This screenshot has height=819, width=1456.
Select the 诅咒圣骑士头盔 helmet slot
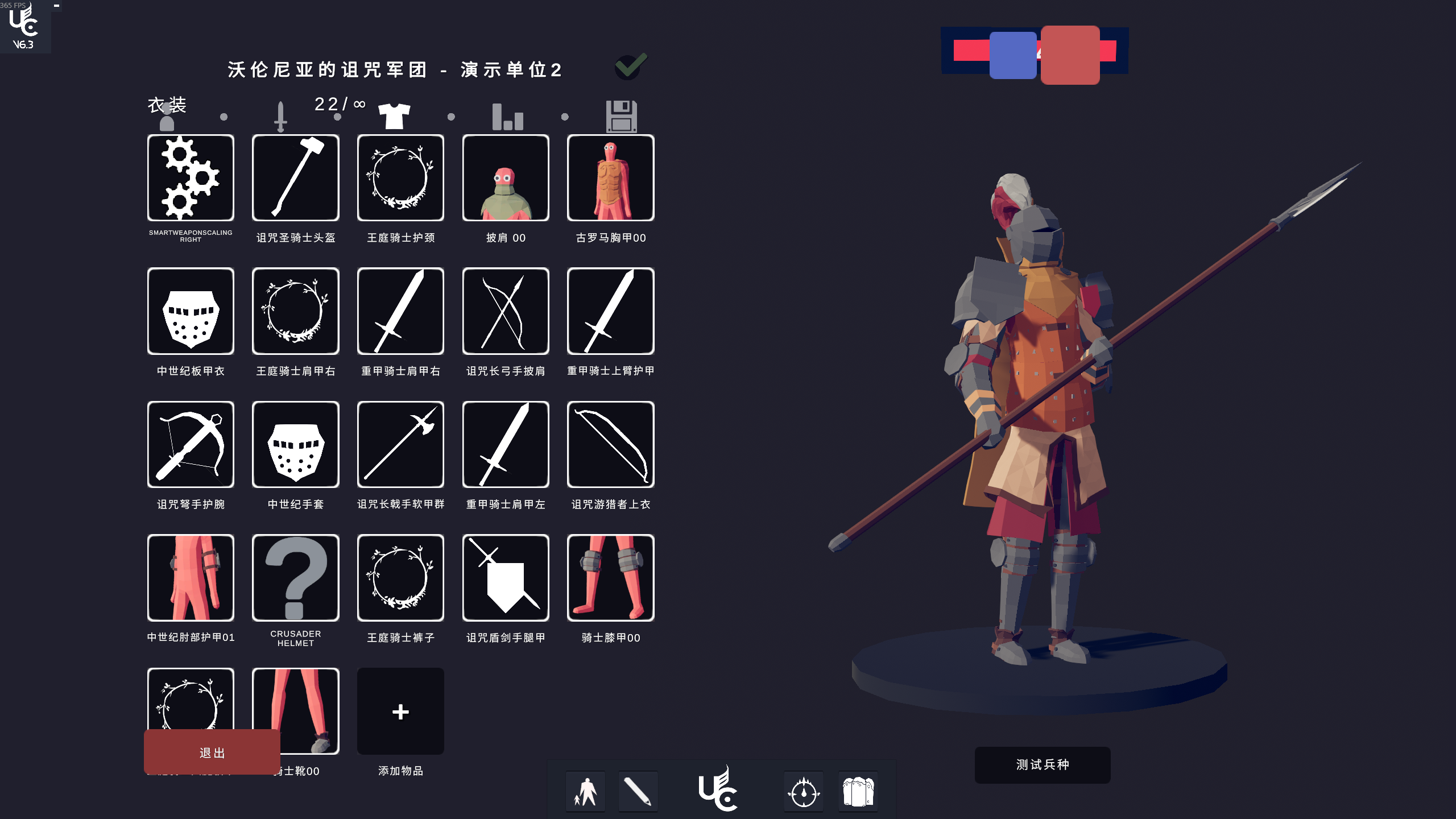coord(295,178)
